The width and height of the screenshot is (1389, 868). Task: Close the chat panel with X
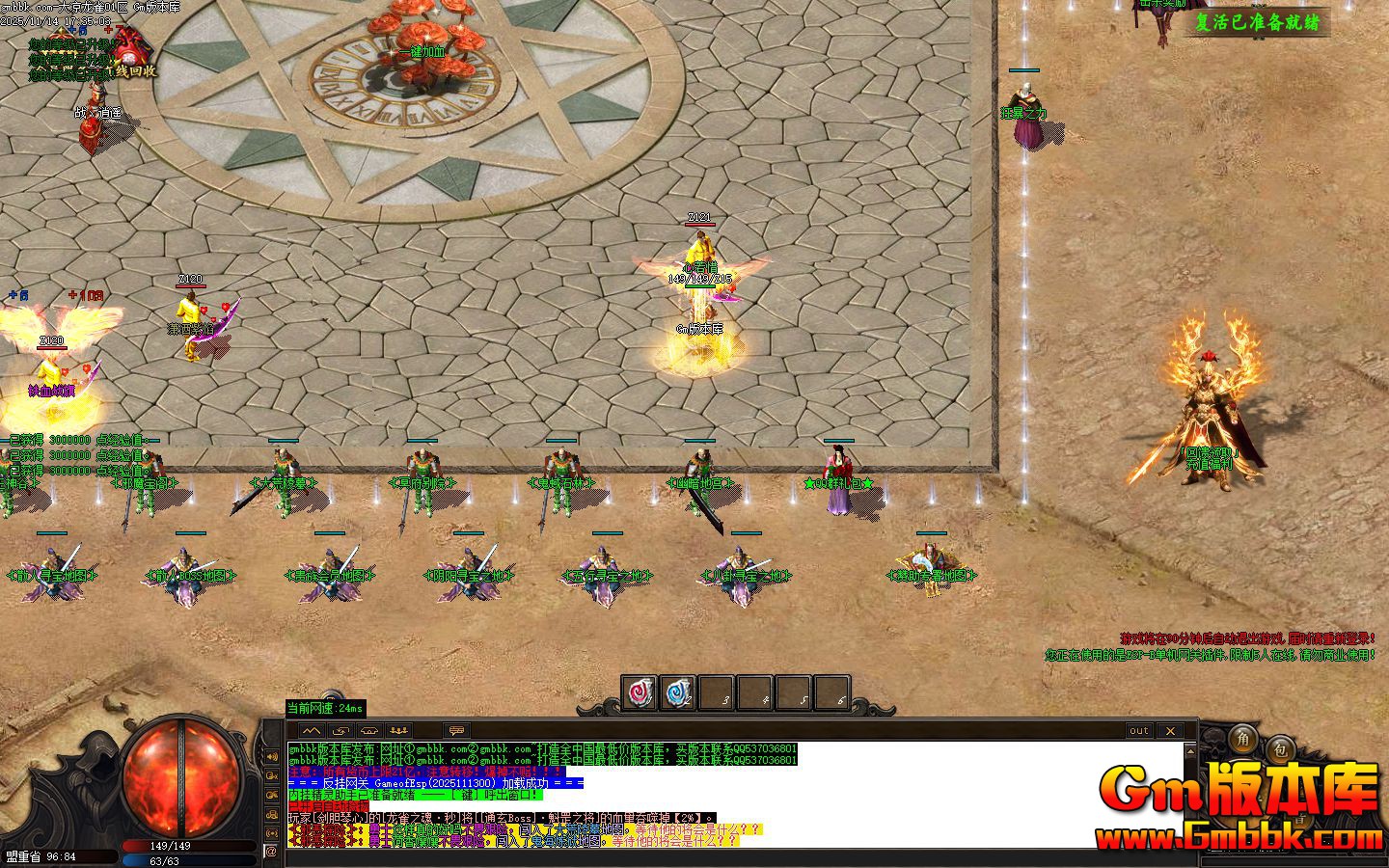coord(1169,731)
